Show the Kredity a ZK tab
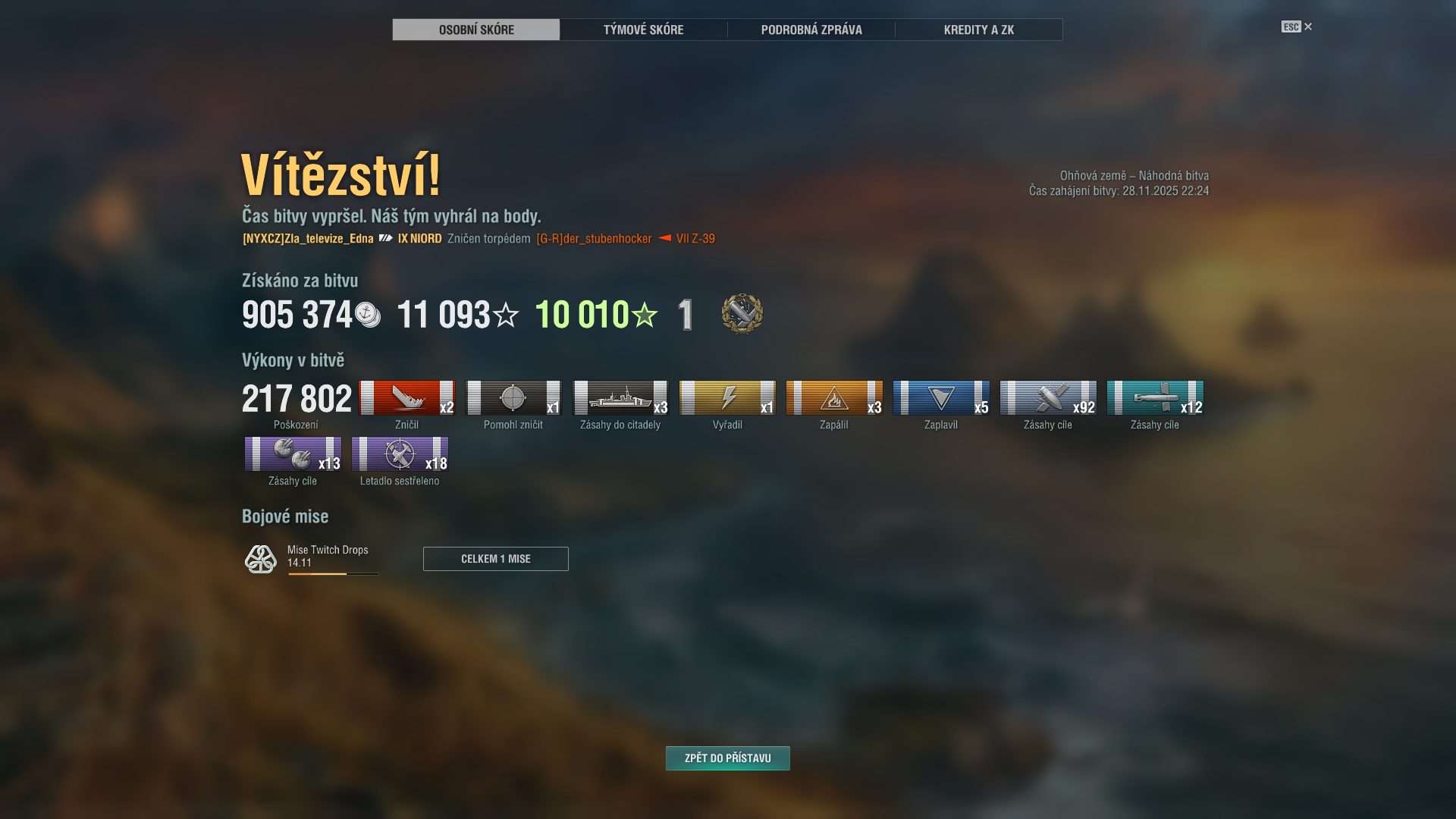1456x819 pixels. click(x=978, y=30)
